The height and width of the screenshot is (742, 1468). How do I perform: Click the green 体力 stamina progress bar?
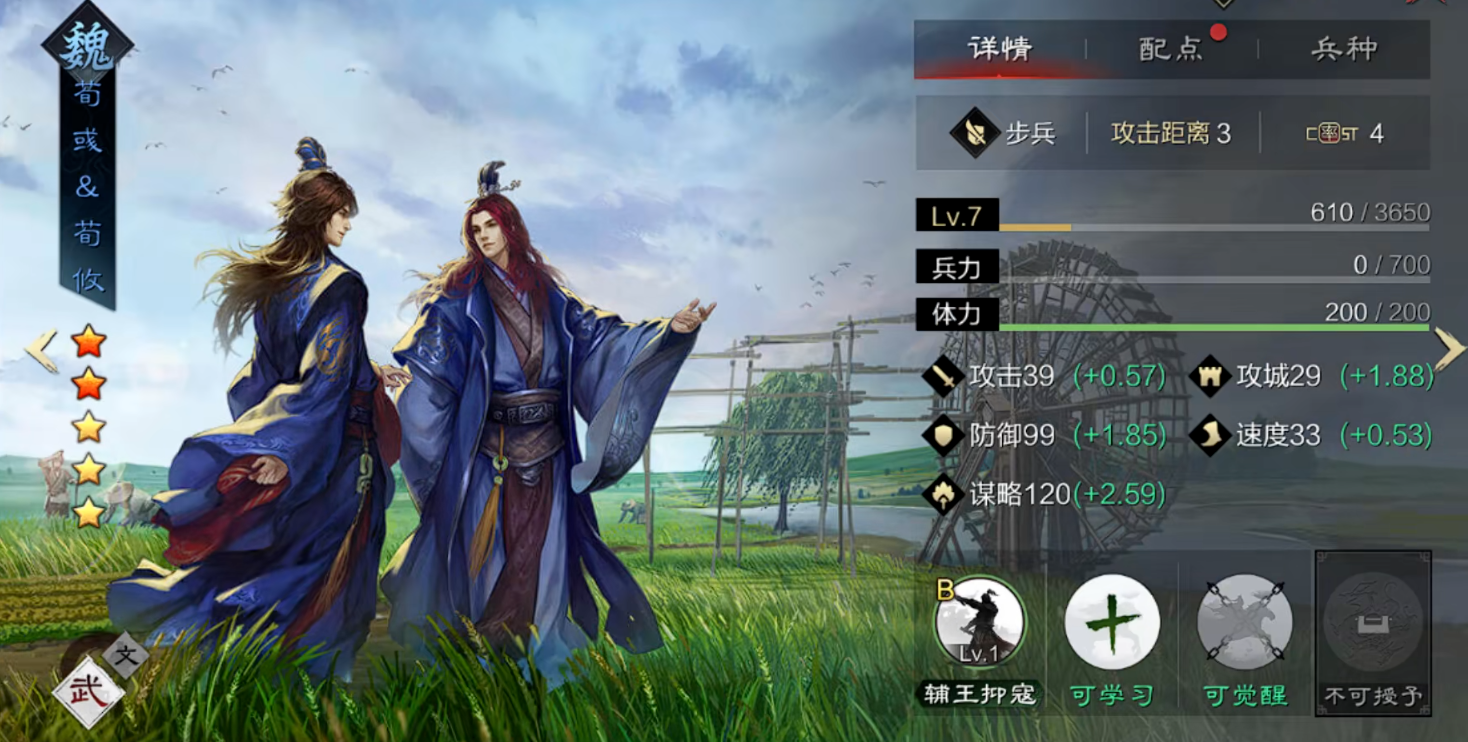click(1200, 325)
